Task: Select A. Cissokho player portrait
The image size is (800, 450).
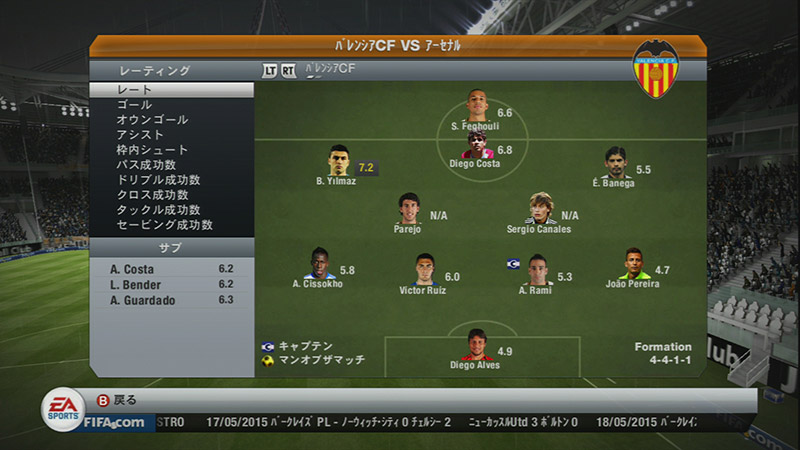Action: point(318,264)
